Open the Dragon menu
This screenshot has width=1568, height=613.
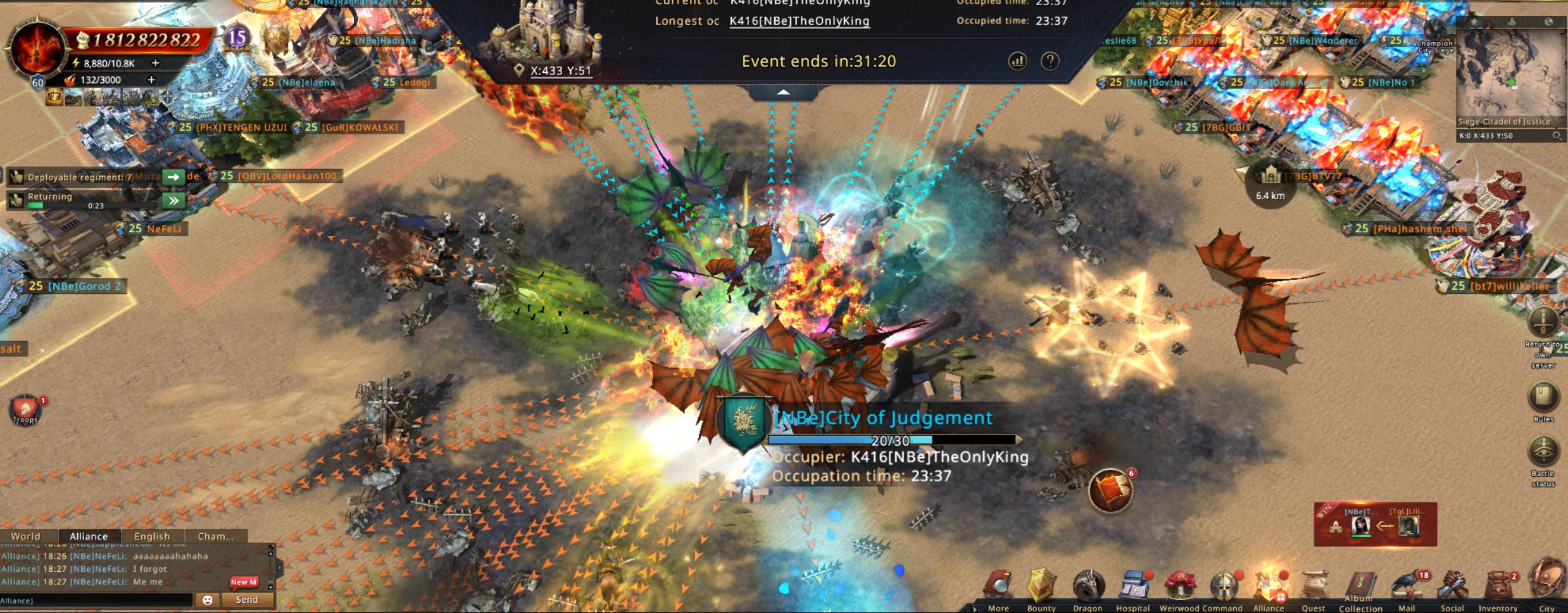(x=1088, y=588)
